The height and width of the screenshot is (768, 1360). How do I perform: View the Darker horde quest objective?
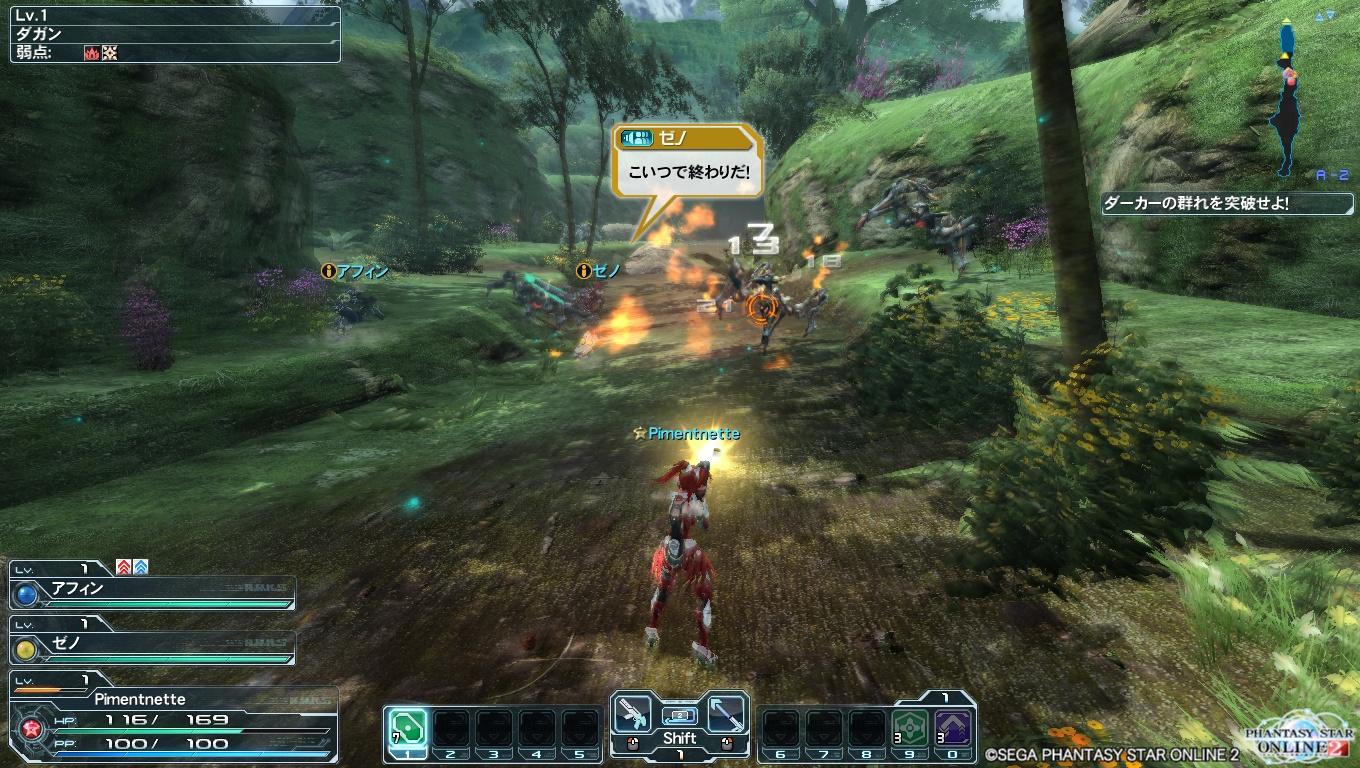click(1227, 204)
